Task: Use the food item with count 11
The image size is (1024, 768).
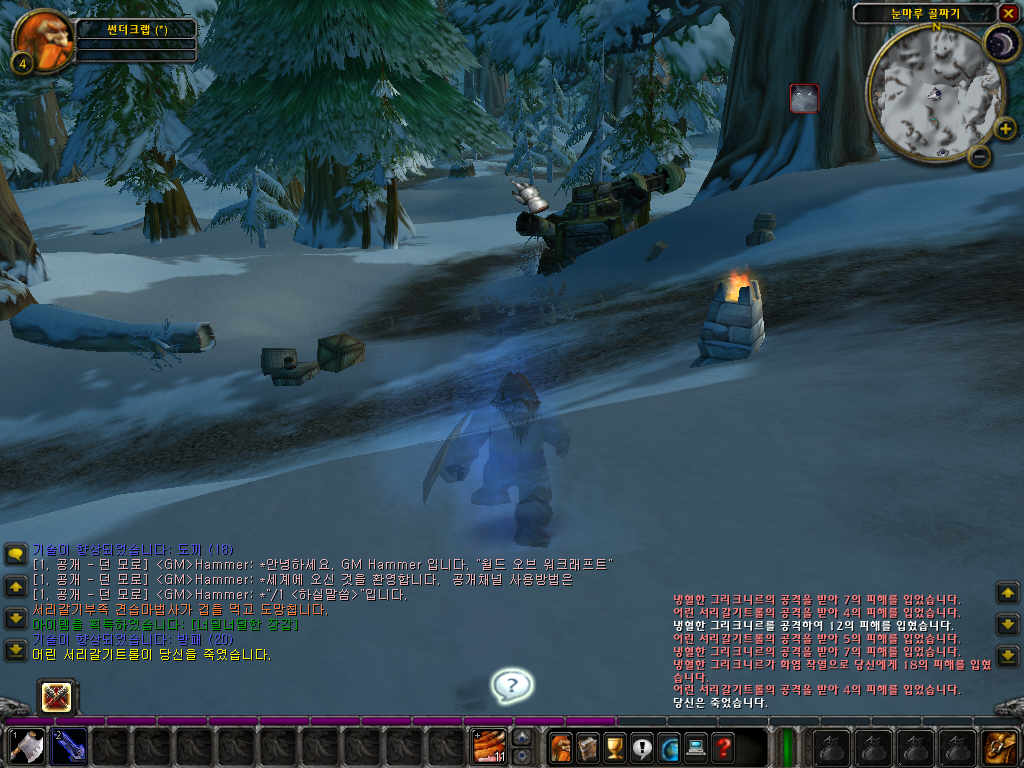Action: [489, 747]
